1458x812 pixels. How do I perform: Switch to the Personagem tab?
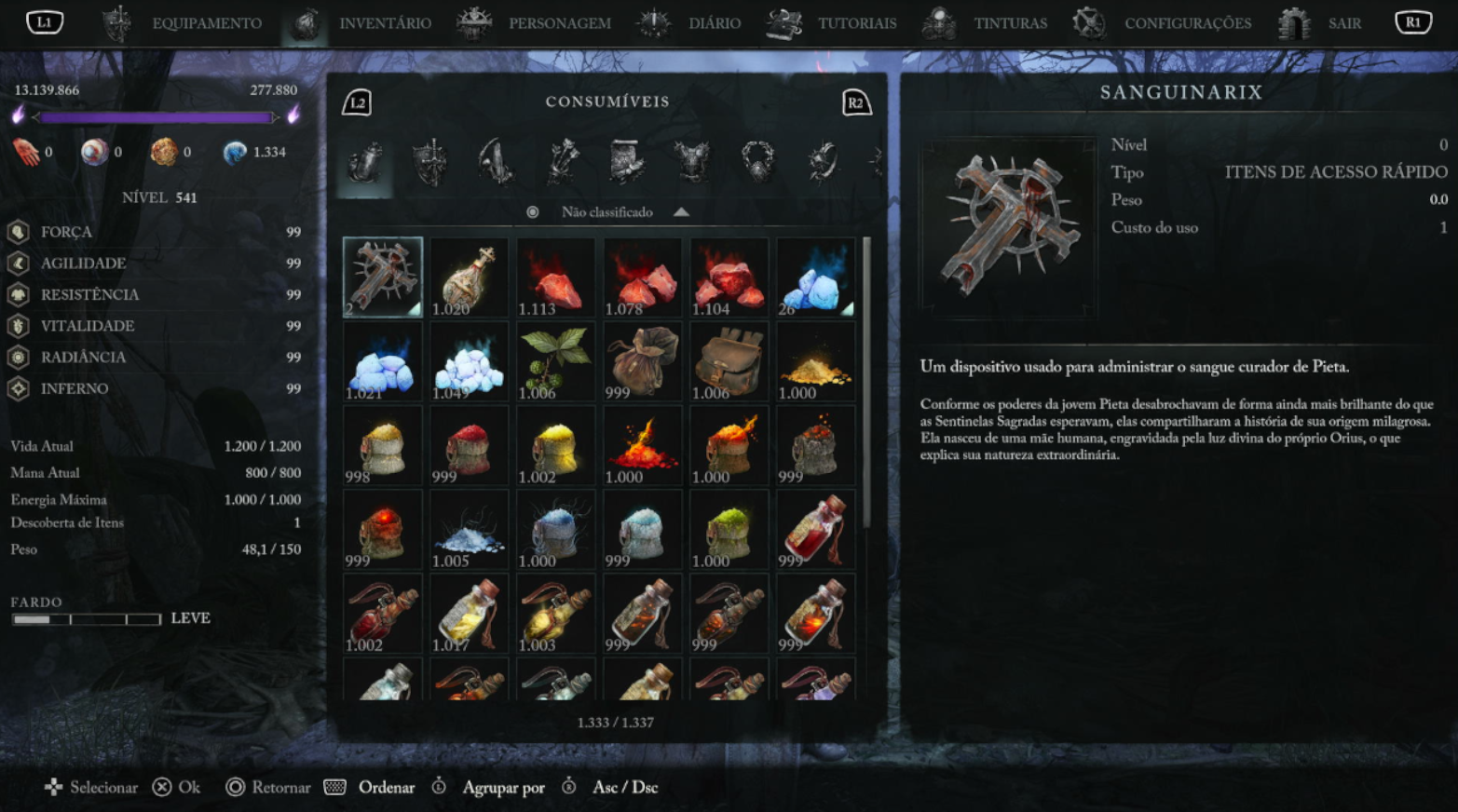[559, 23]
